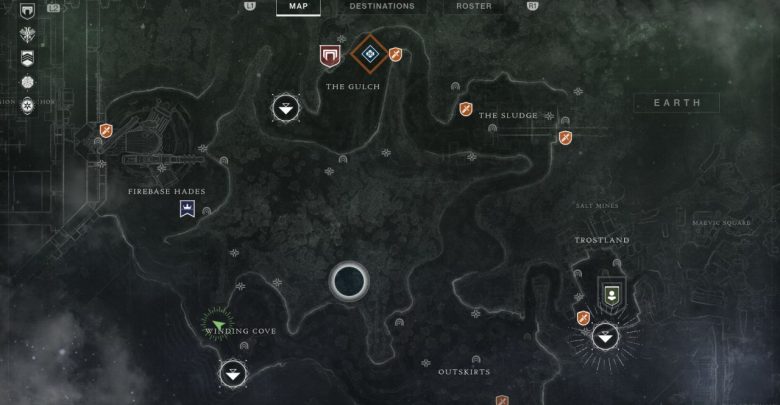The width and height of the screenshot is (780, 405).
Task: Click the red banner icon at The Gulch
Action: (x=329, y=55)
